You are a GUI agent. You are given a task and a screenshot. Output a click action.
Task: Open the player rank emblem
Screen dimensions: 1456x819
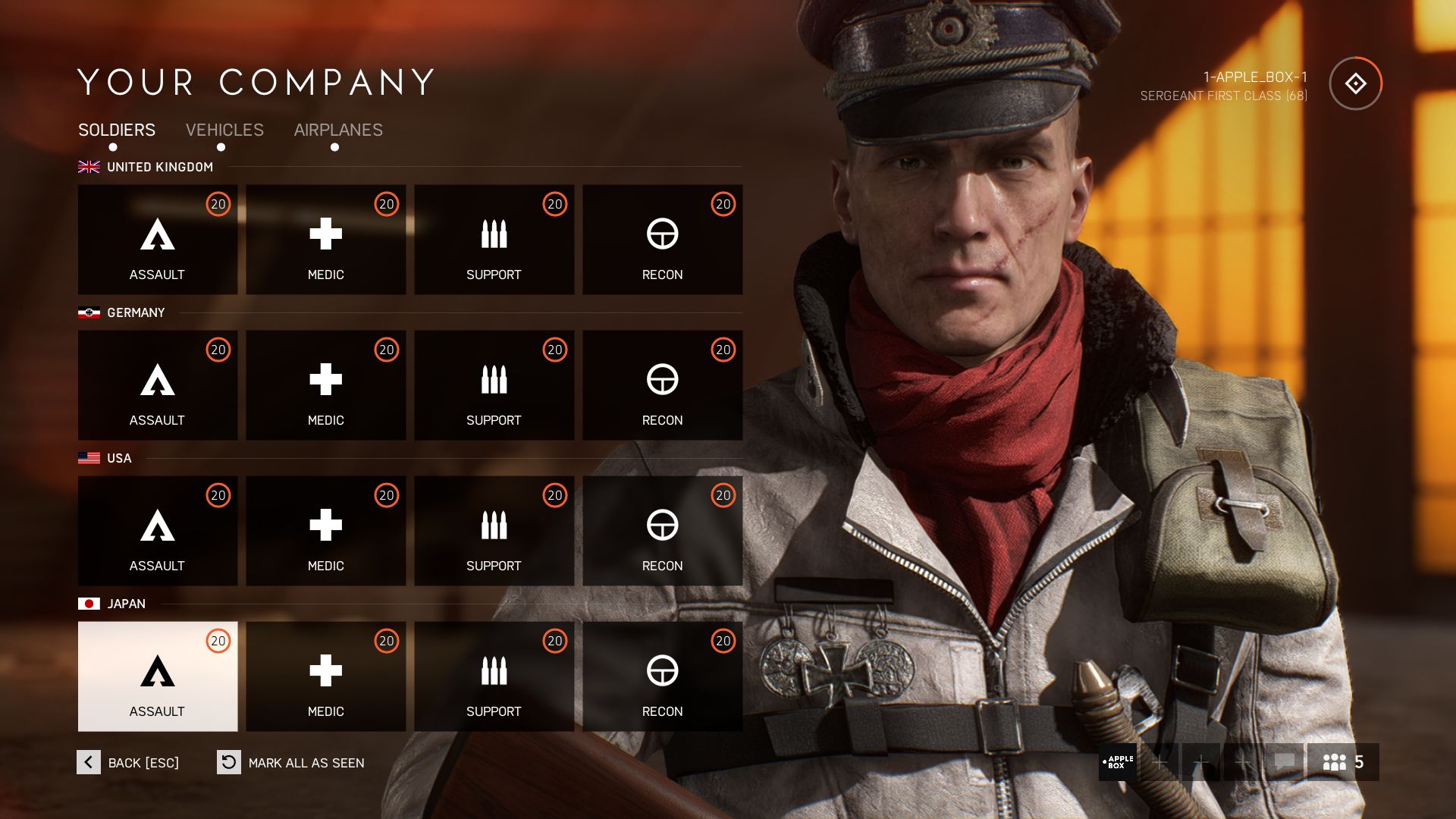coord(1355,83)
